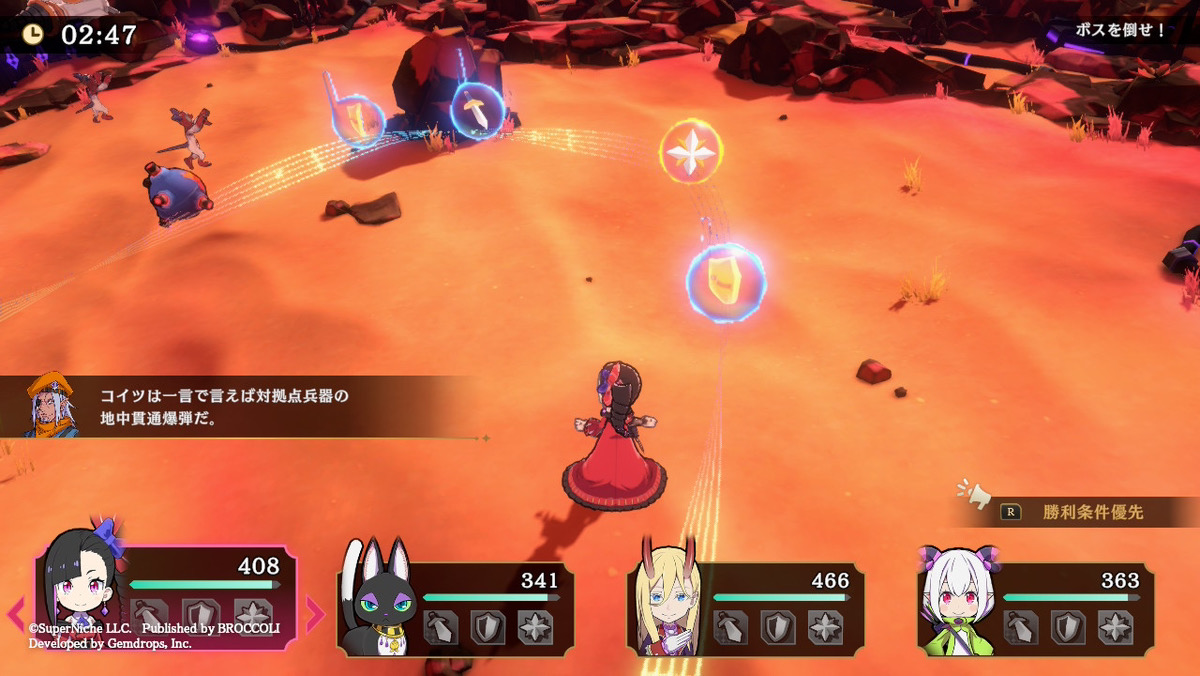Click the blonde horned girl's shield icon
Image resolution: width=1200 pixels, height=676 pixels.
[x=777, y=627]
